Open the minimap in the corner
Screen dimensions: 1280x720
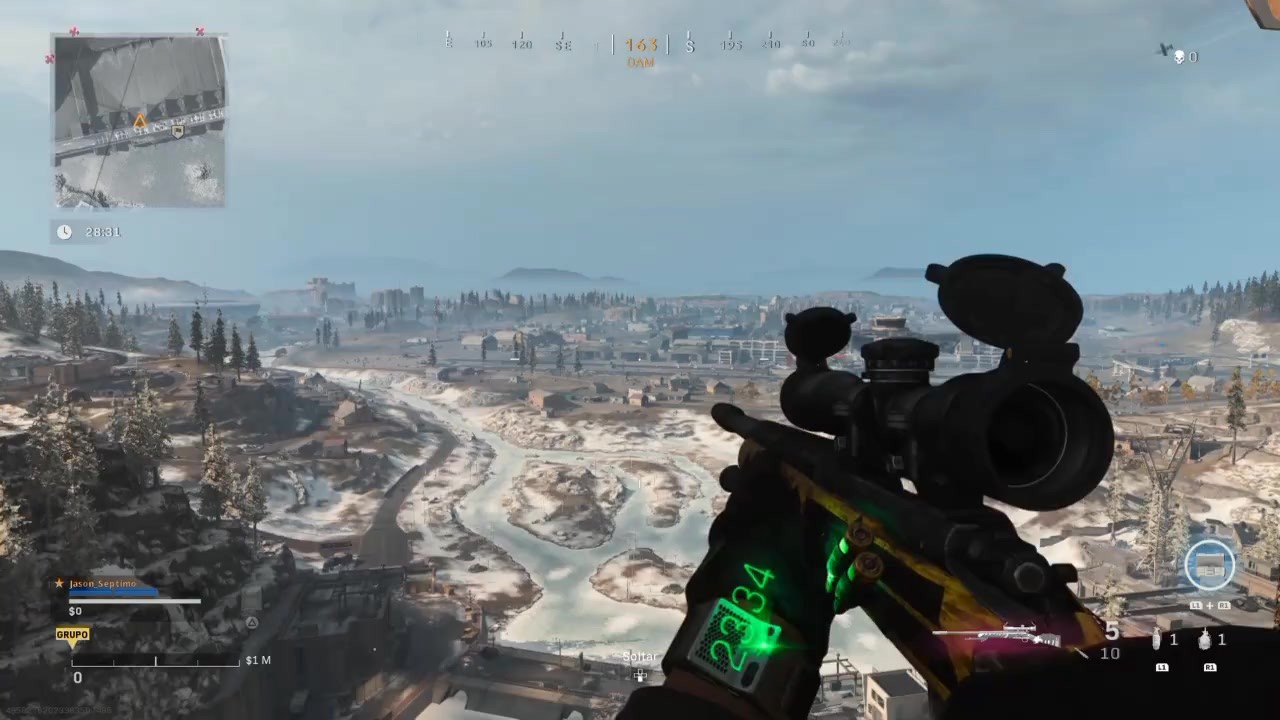click(139, 121)
